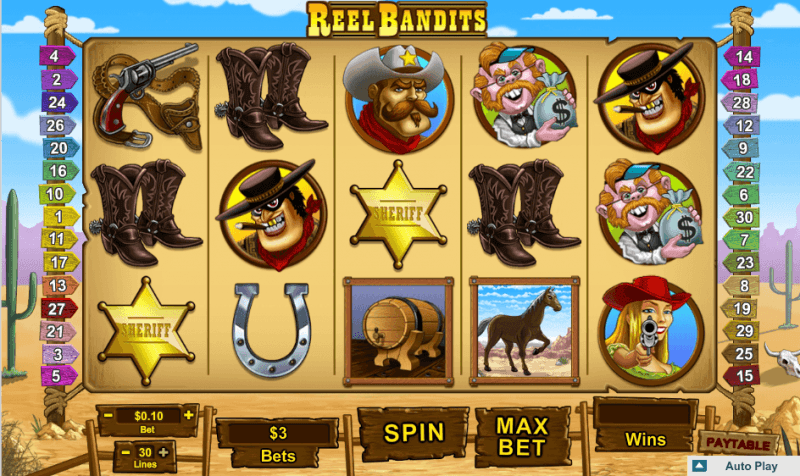
Task: Increase the bet amount with the plus
Action: point(188,413)
